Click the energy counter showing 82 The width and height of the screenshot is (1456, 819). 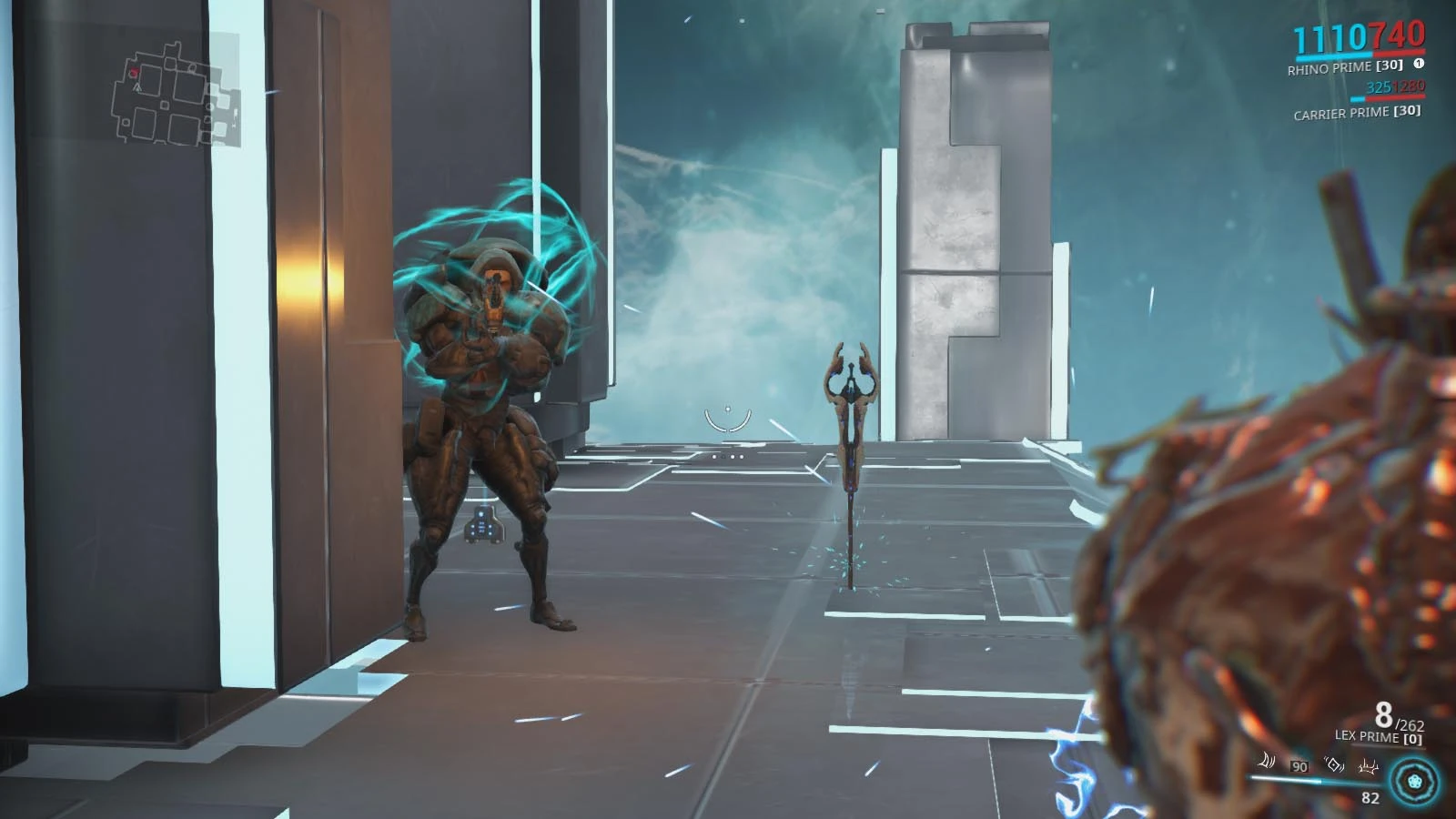1372,797
